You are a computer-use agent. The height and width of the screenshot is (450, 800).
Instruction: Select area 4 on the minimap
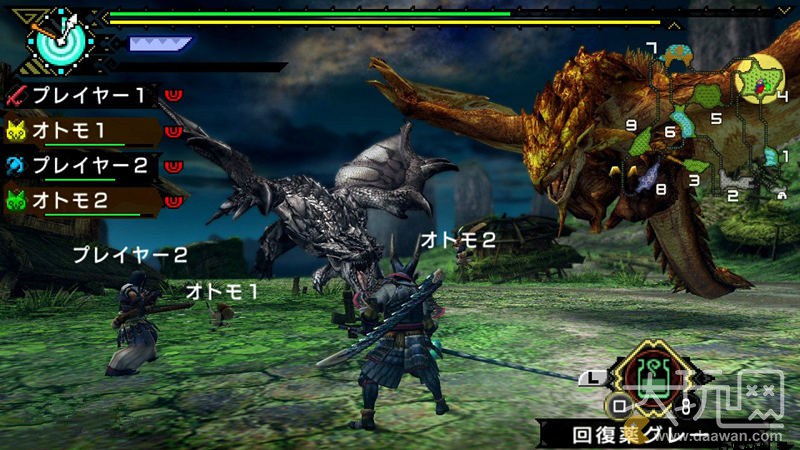tap(760, 80)
